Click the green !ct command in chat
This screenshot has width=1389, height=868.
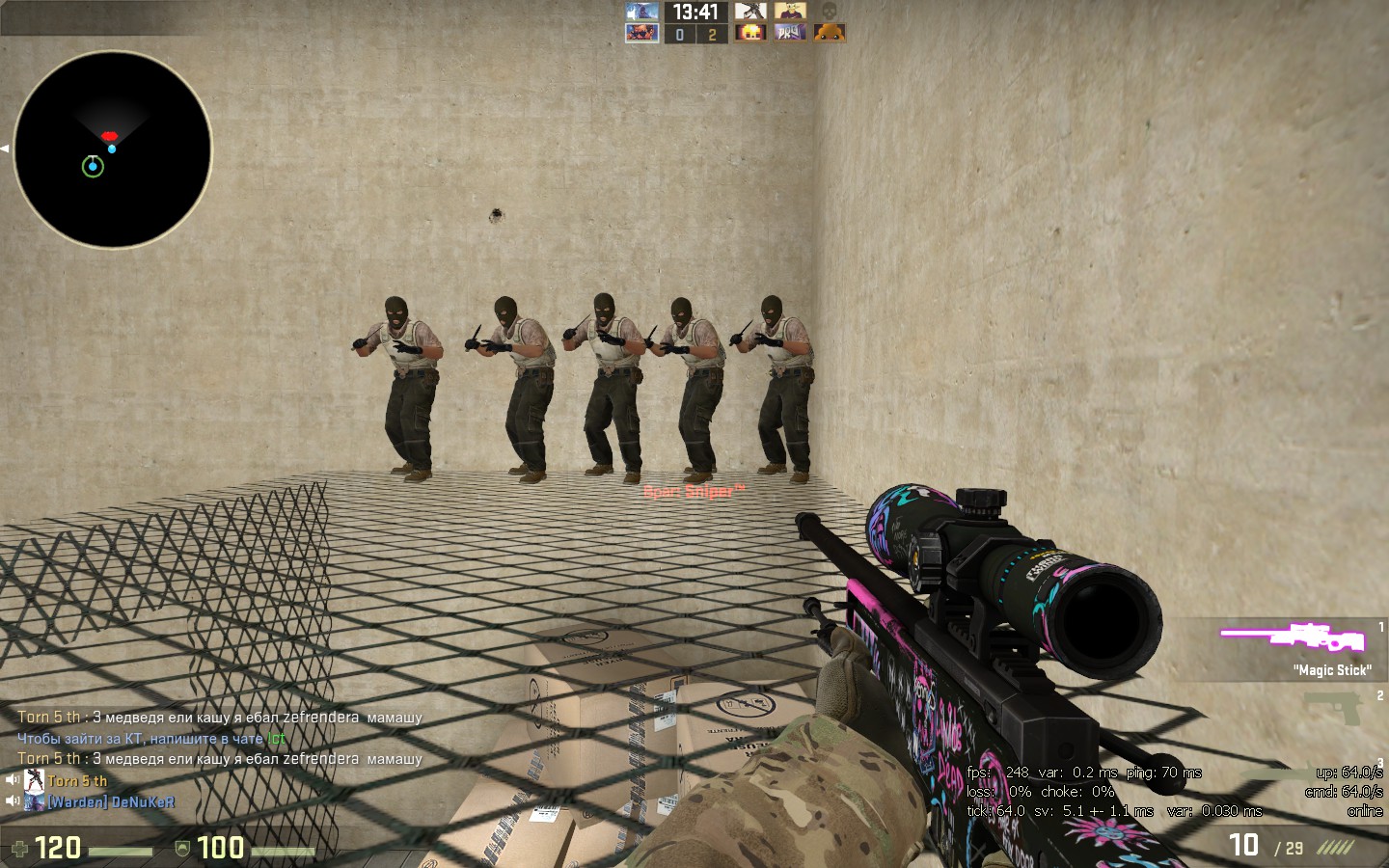276,739
